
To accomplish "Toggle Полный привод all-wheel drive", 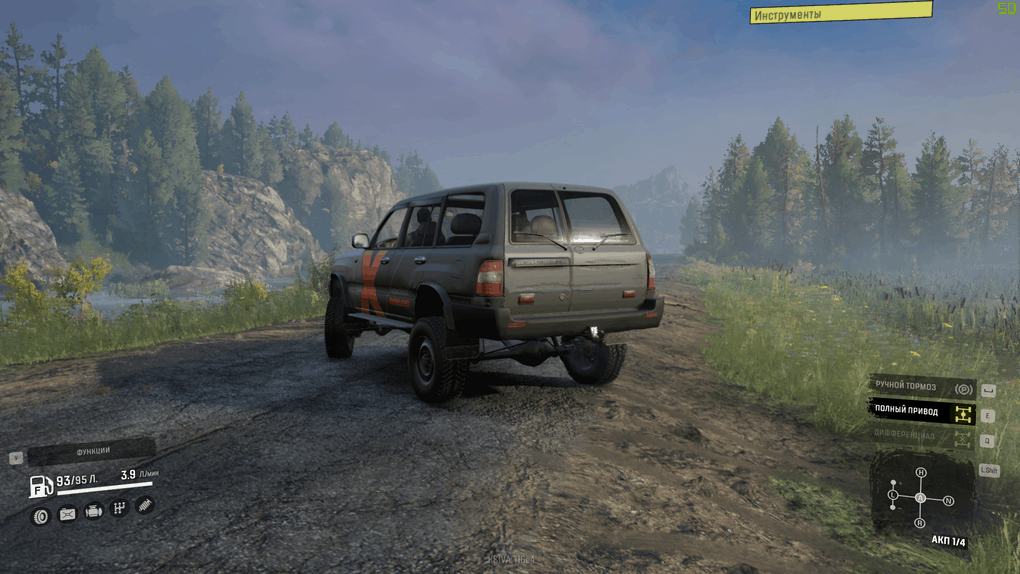I will click(921, 411).
